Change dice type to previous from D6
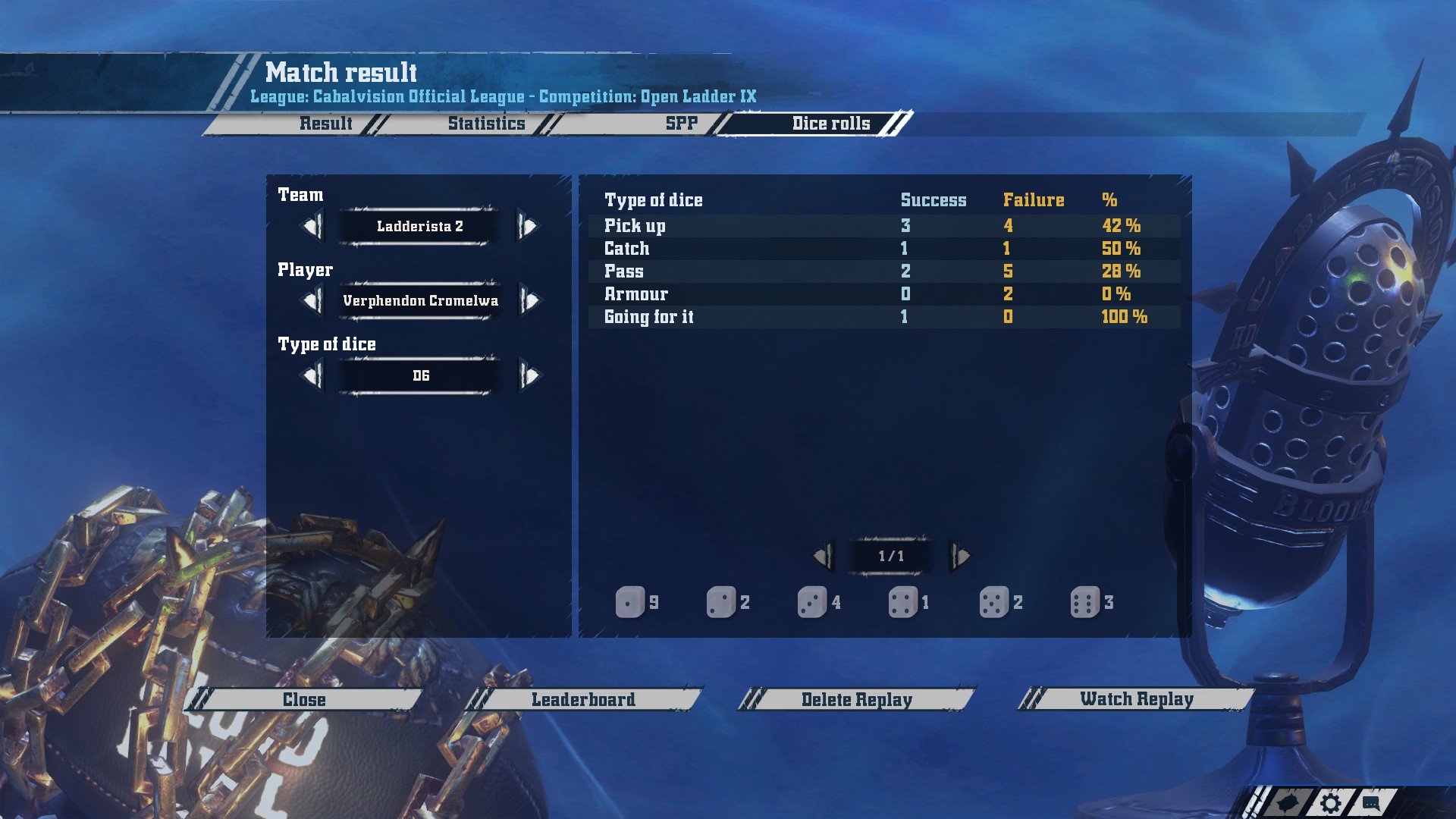This screenshot has width=1456, height=819. [312, 375]
